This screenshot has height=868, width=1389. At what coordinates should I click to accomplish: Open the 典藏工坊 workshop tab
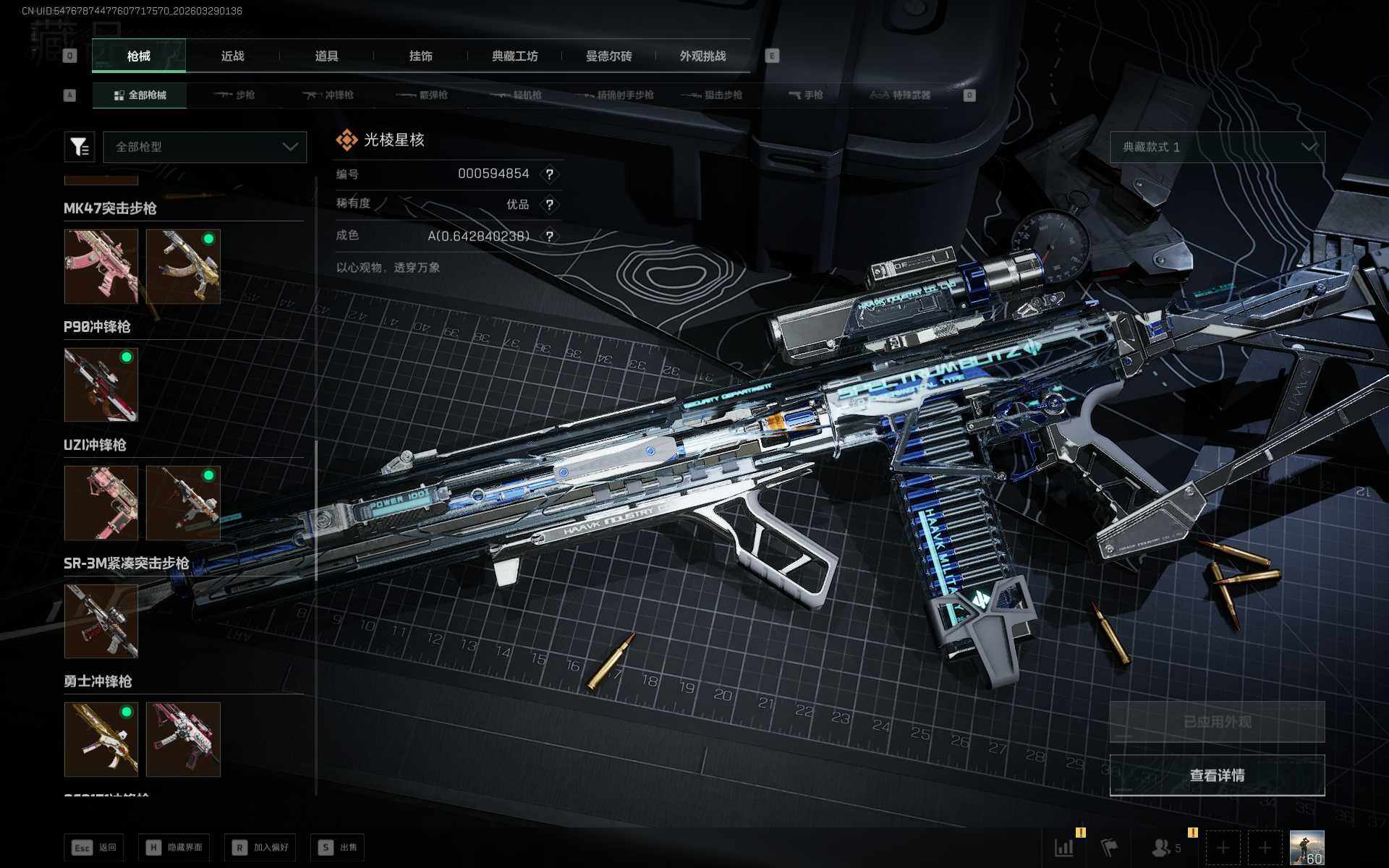tap(514, 56)
